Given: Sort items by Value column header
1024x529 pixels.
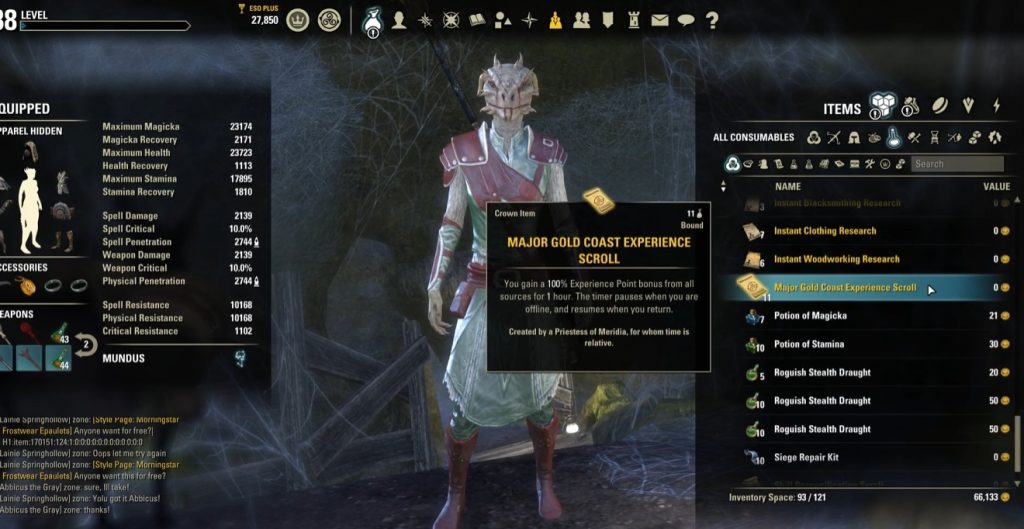Looking at the screenshot, I should 996,186.
